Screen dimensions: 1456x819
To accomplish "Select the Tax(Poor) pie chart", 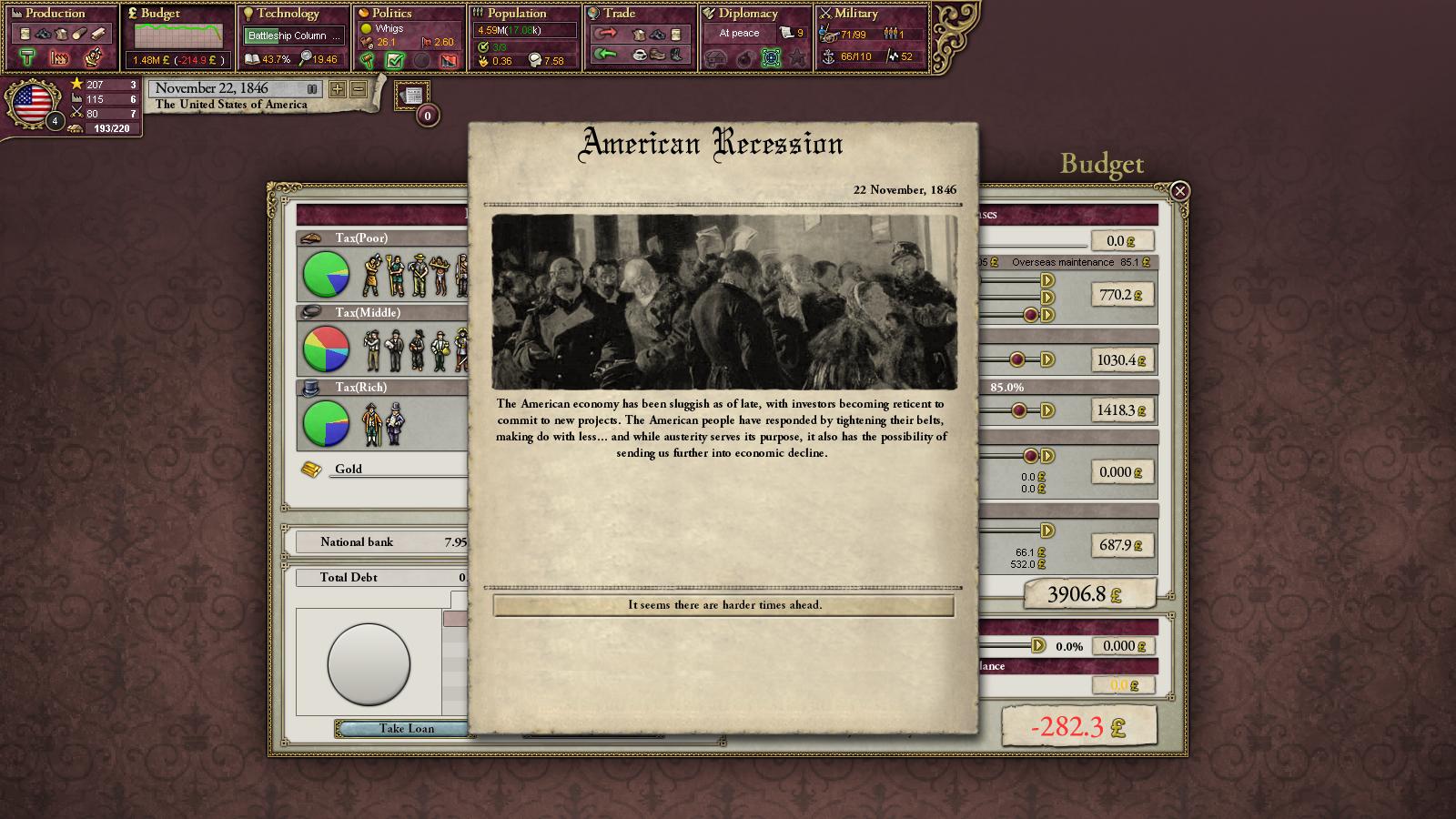I will (x=326, y=275).
